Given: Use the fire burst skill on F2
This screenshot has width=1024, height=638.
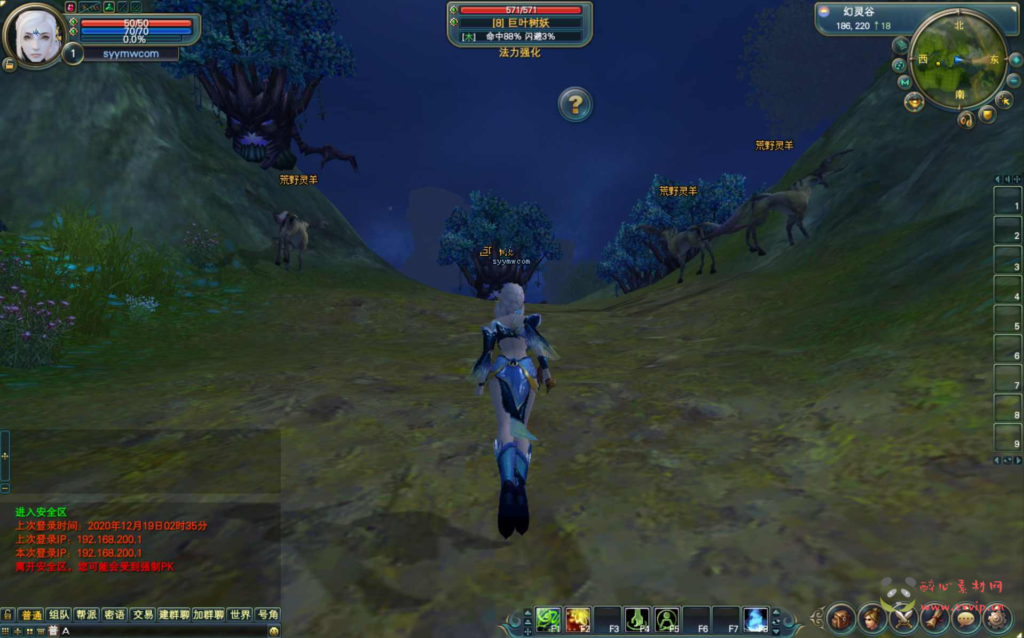Looking at the screenshot, I should point(577,620).
